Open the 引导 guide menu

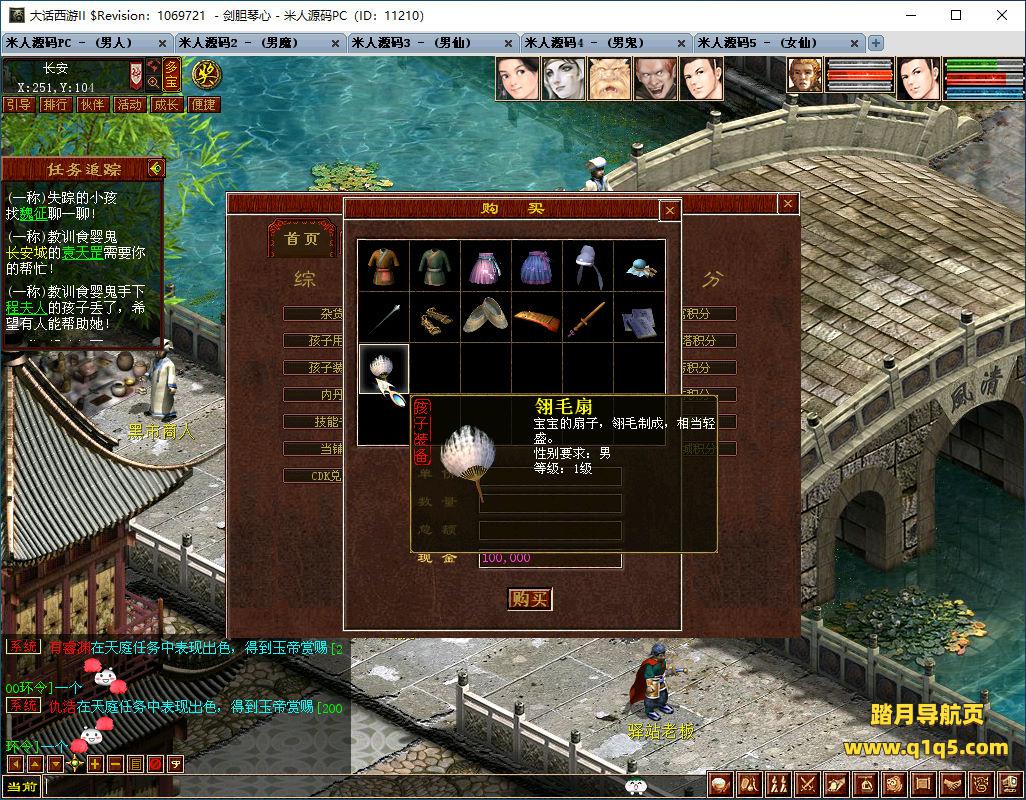(18, 105)
